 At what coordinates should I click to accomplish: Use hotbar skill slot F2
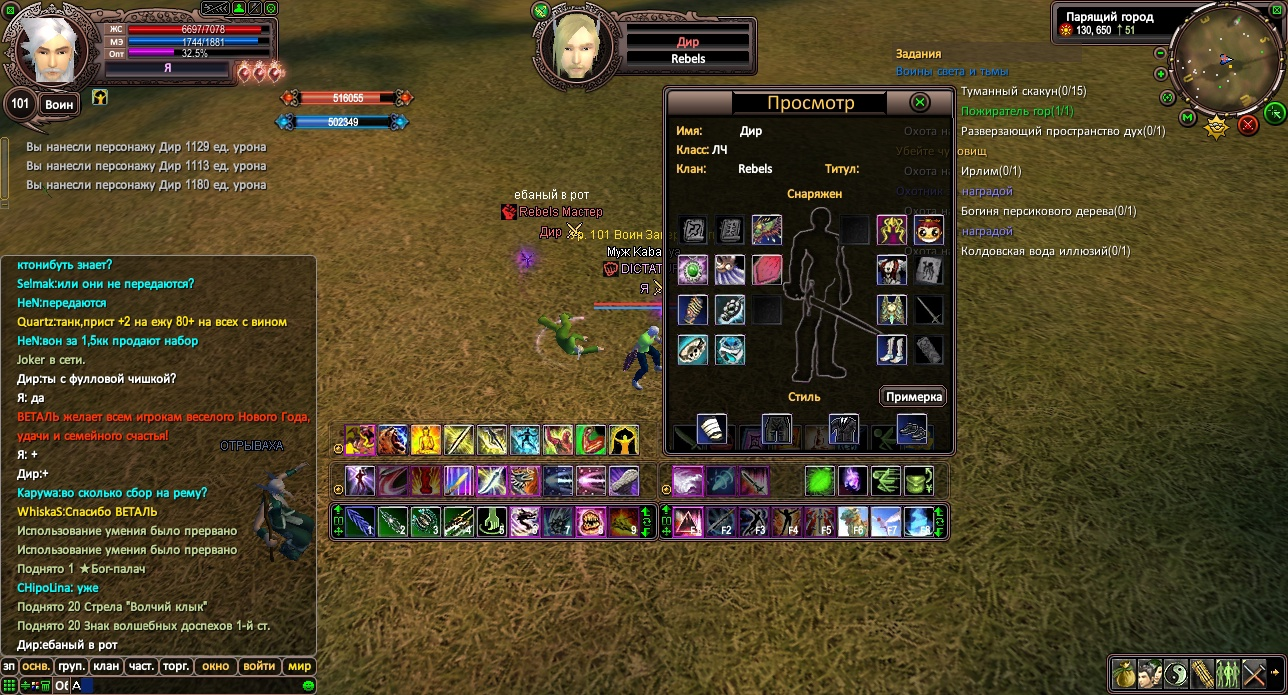point(720,521)
